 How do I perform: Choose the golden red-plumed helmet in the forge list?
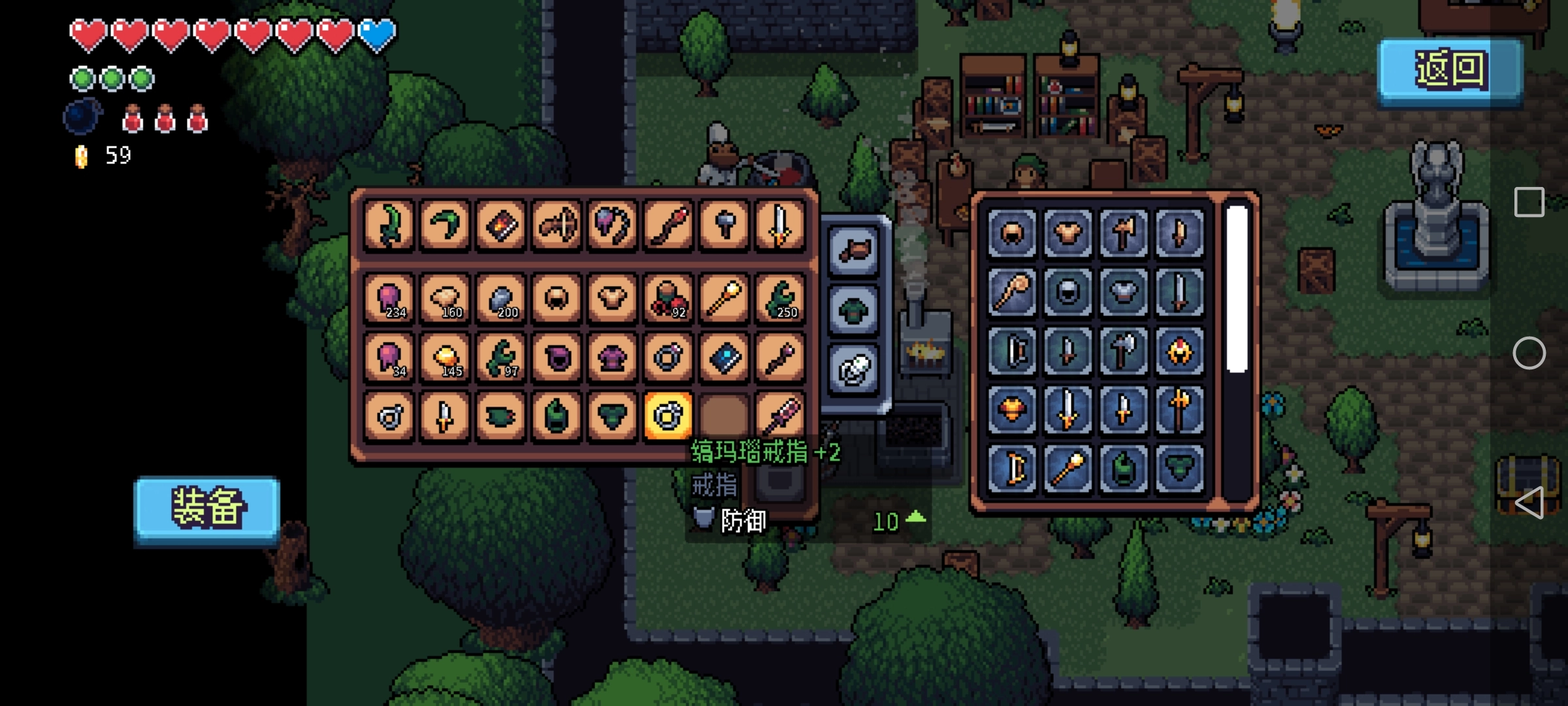pyautogui.click(x=1179, y=351)
